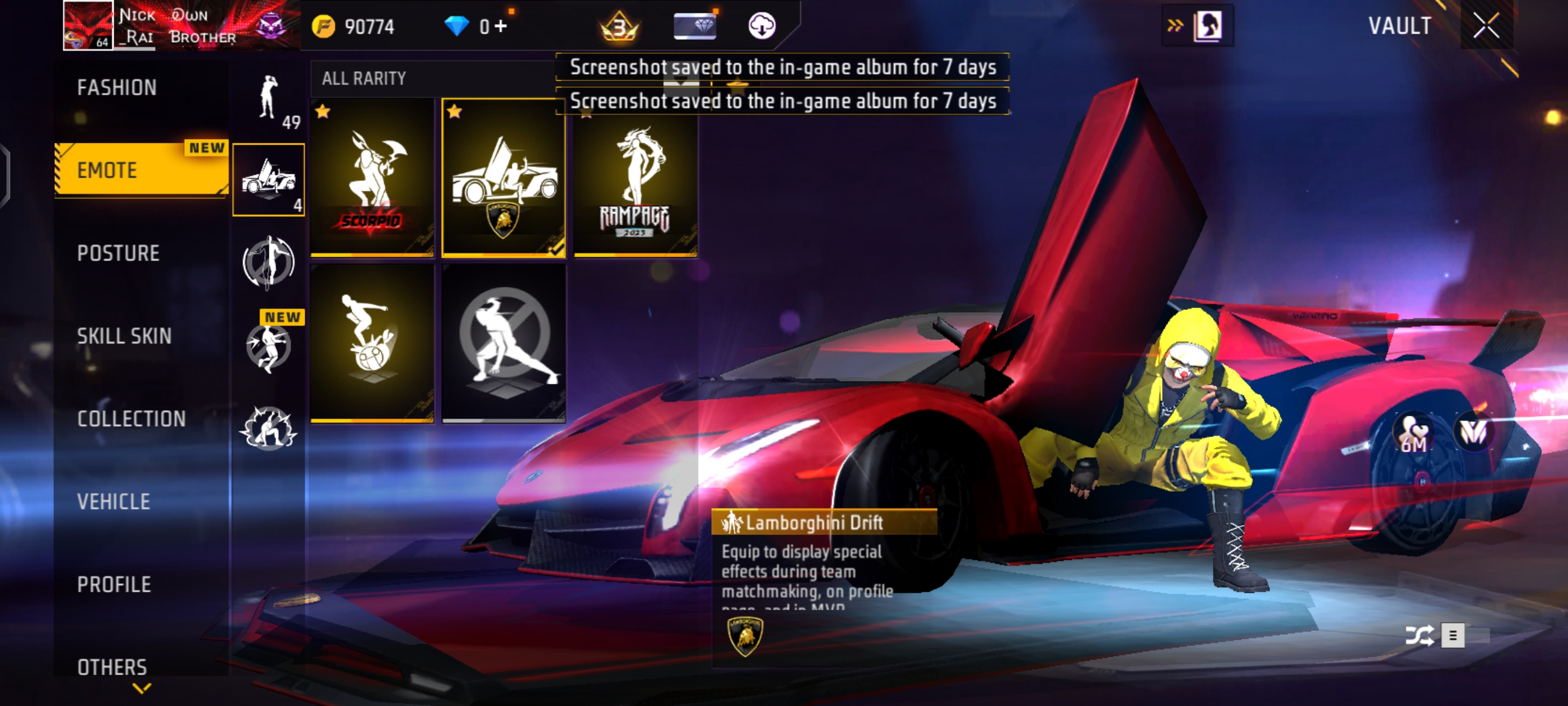Screen dimensions: 1568x706
Task: Select the Rampage 2023 emote card
Action: click(x=635, y=183)
